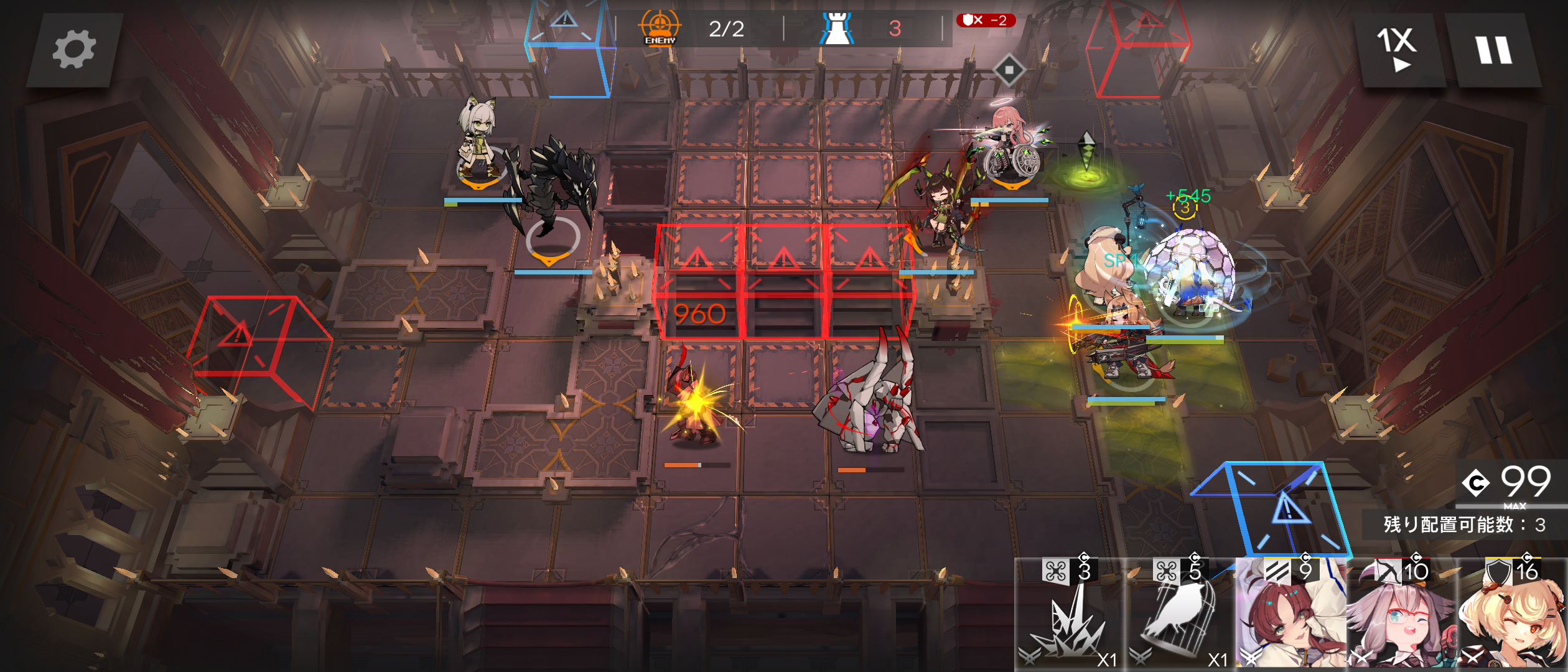Viewport: 1568px width, 672px height.
Task: Toggle the 1X game speed button
Action: click(x=1398, y=50)
